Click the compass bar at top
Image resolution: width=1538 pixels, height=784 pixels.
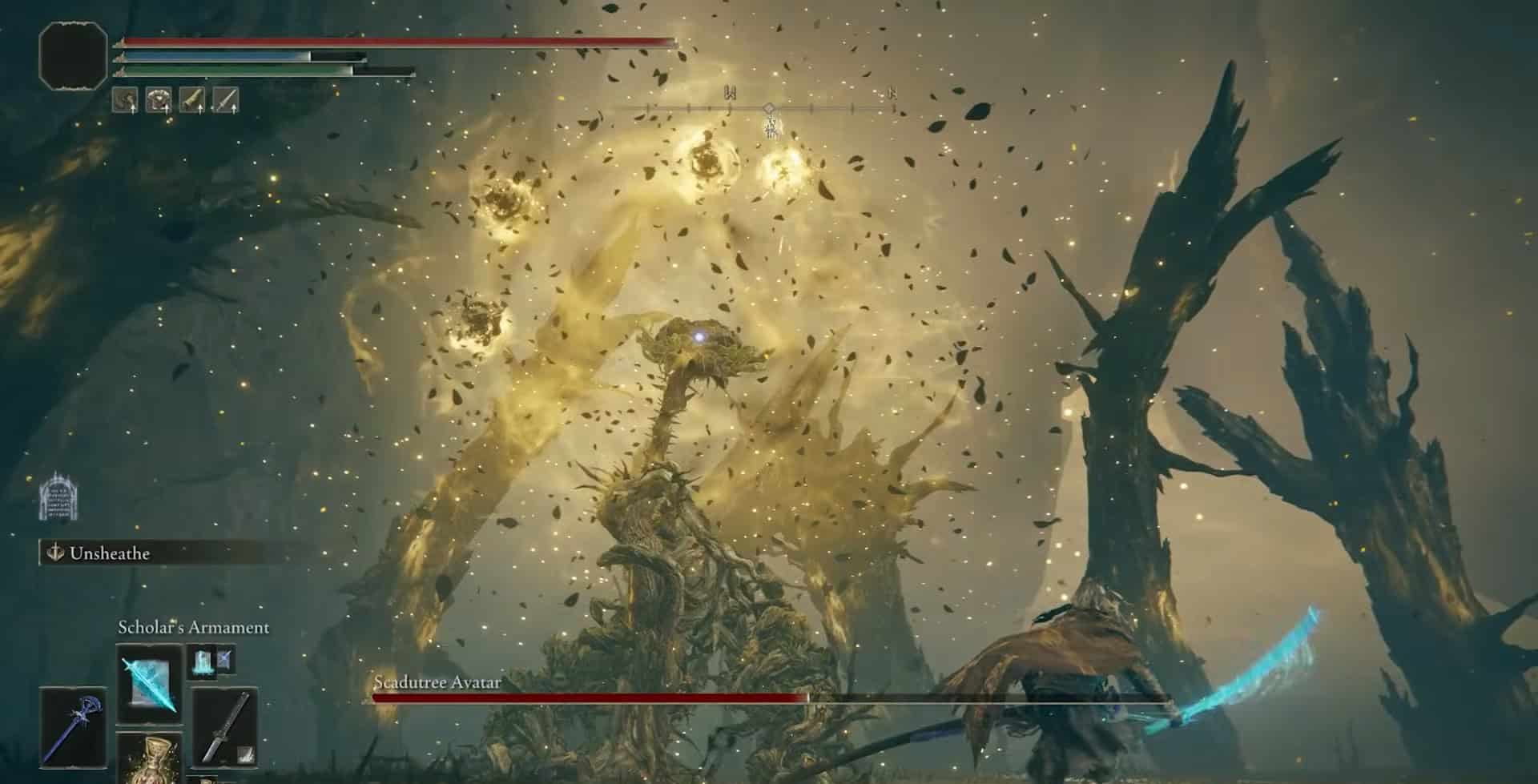tap(769, 108)
